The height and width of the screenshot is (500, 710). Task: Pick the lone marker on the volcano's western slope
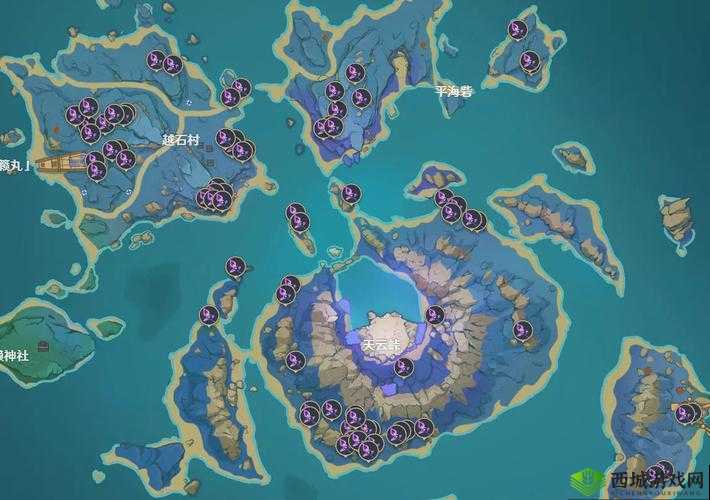295,360
